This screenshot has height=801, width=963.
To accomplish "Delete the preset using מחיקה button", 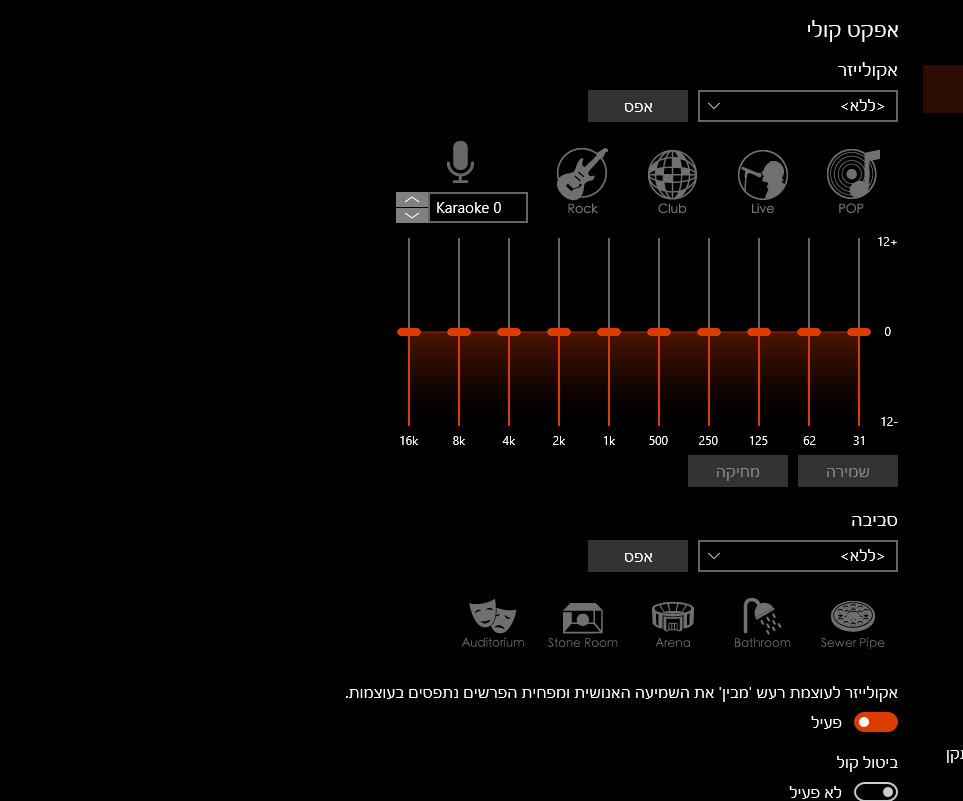I will [737, 472].
